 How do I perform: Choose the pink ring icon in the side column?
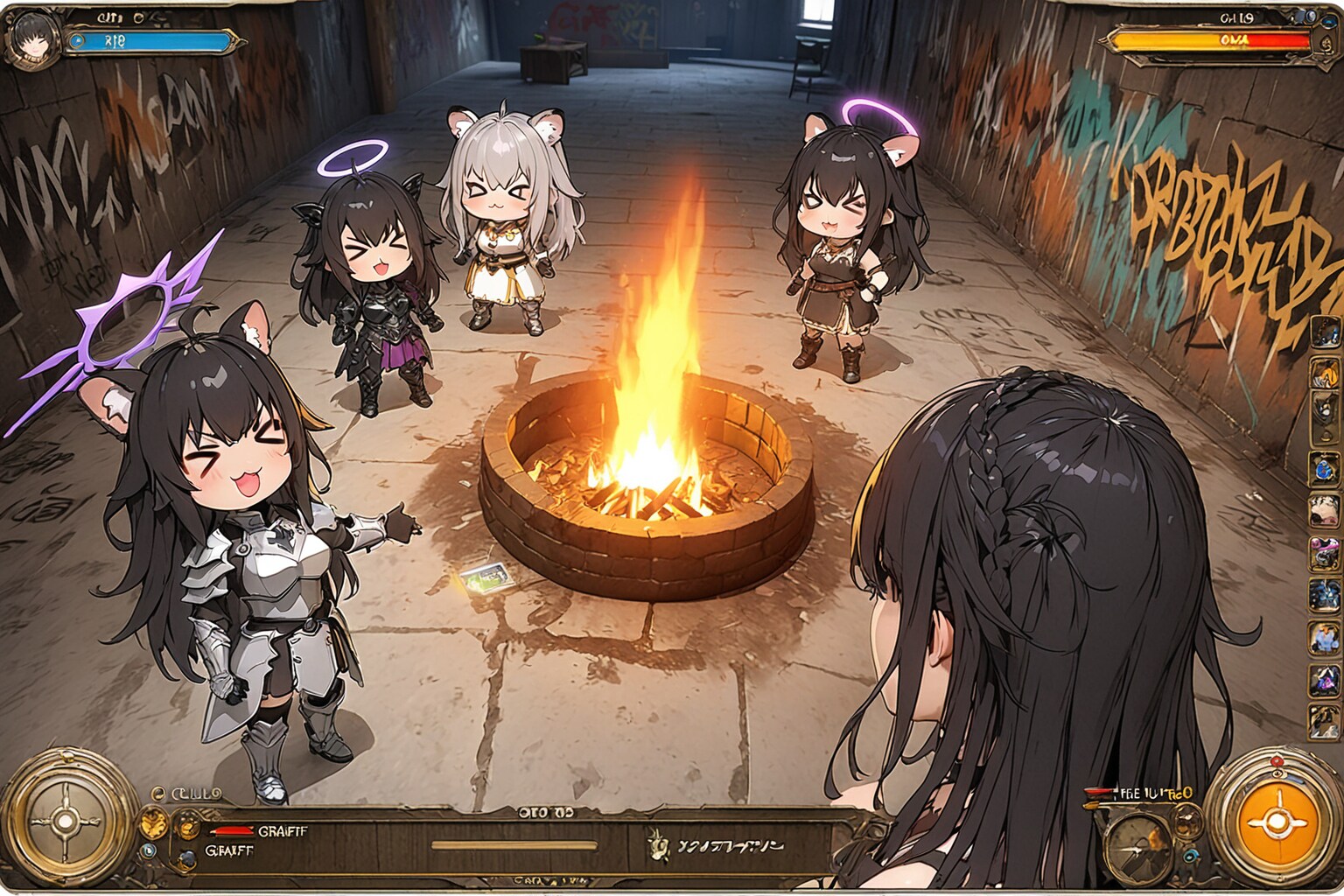tap(1324, 552)
